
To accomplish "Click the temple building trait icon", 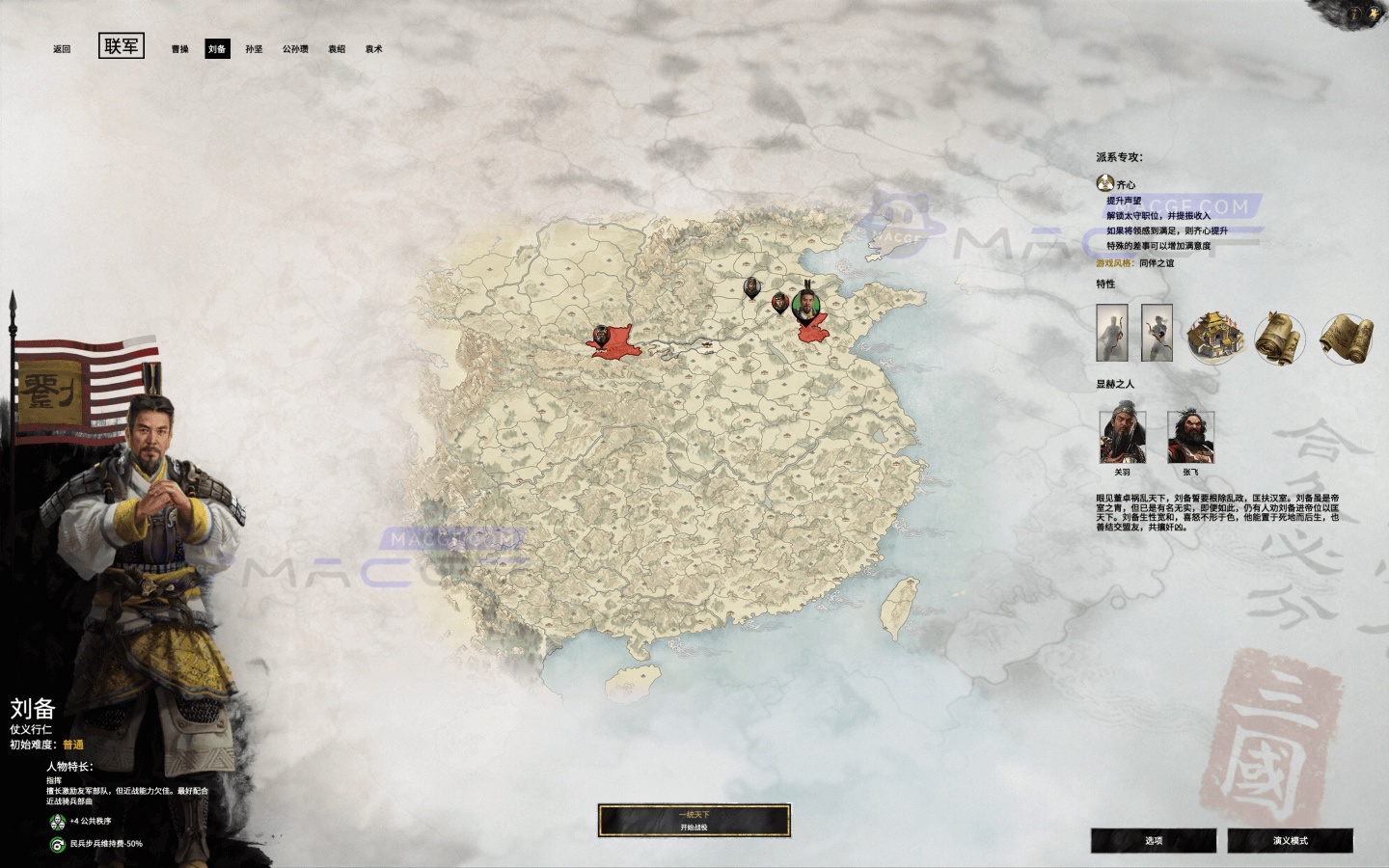I will coord(1215,338).
